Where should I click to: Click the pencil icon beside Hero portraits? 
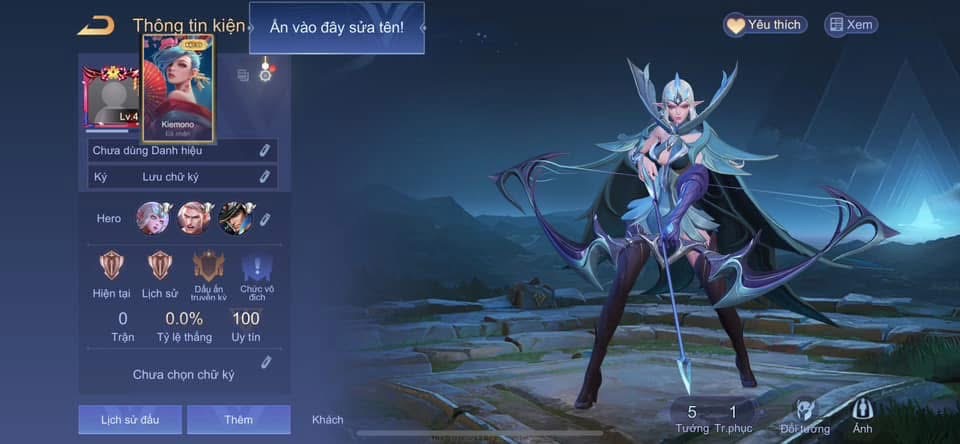coord(265,219)
